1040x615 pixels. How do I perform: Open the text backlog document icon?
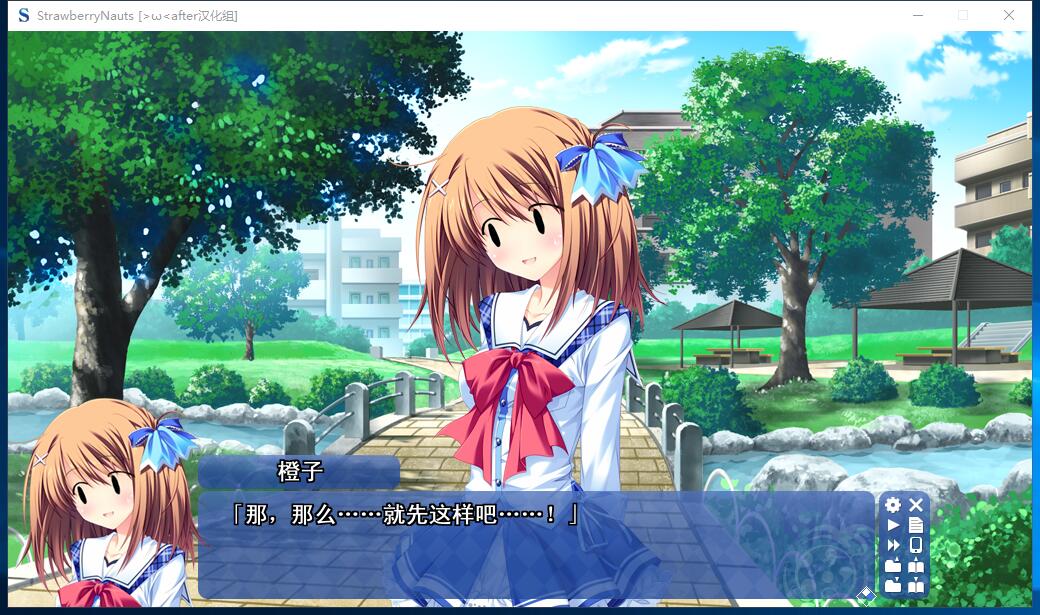tap(916, 525)
